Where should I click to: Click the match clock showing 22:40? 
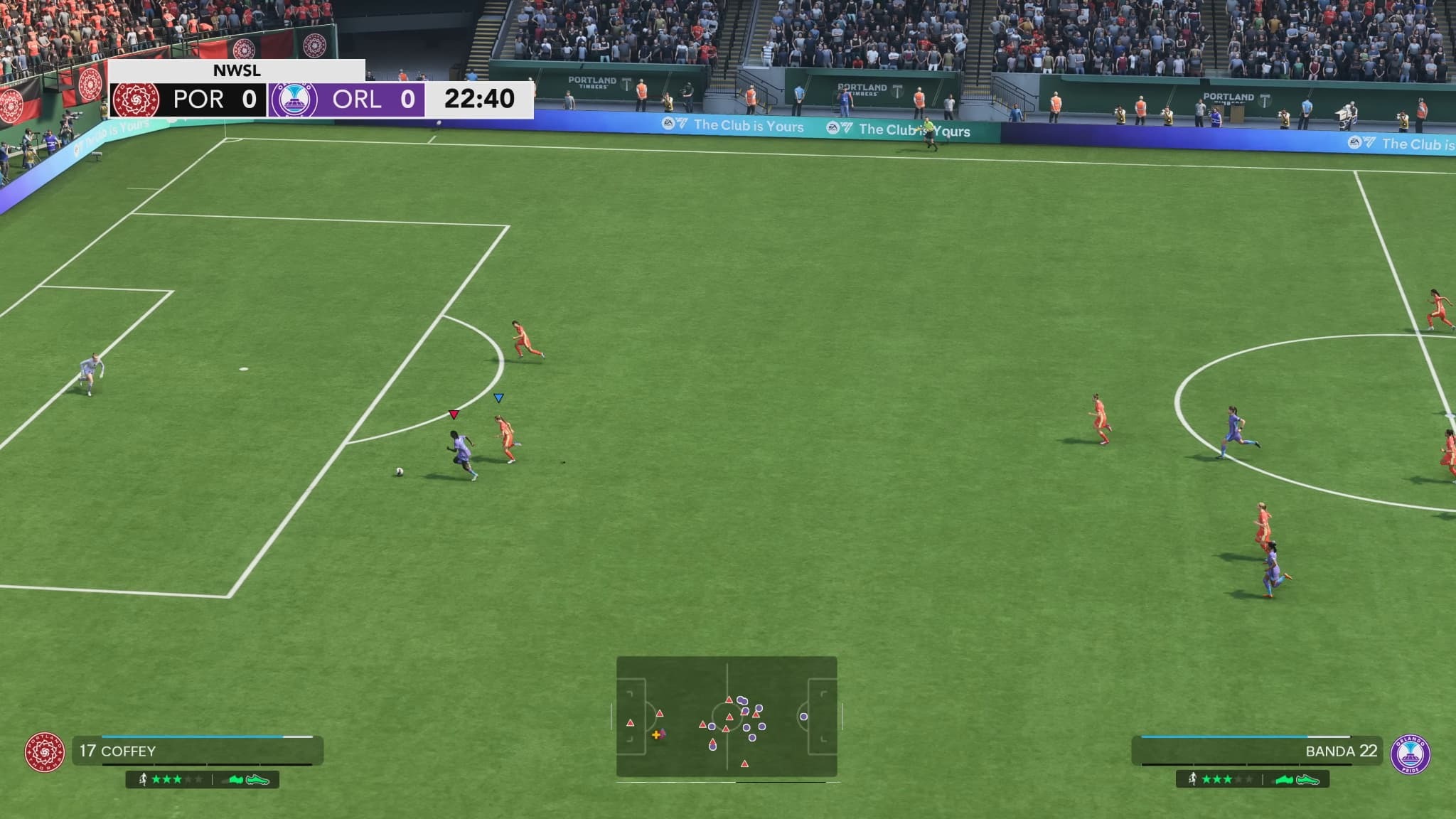(x=478, y=99)
